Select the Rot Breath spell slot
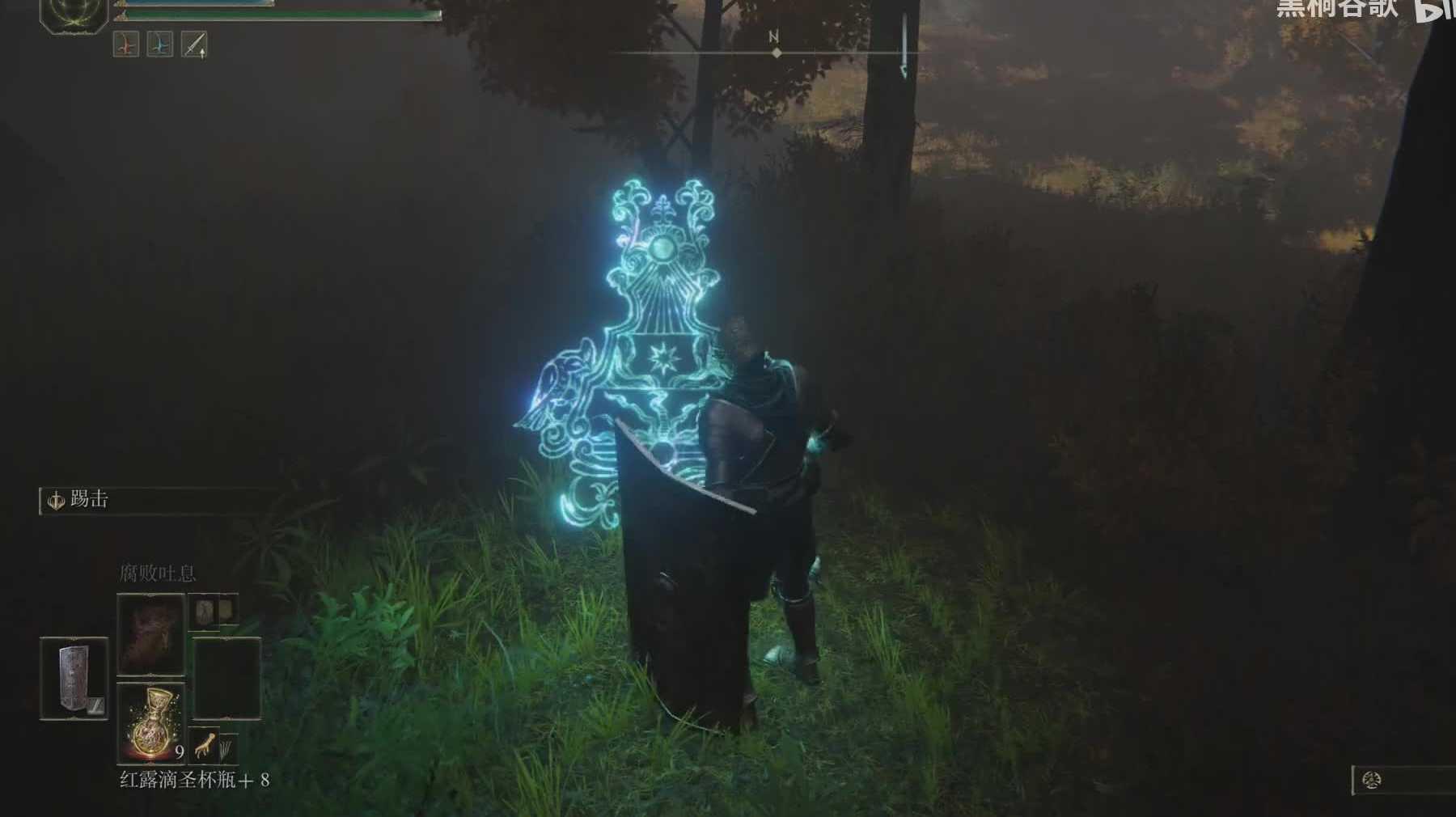 click(151, 634)
